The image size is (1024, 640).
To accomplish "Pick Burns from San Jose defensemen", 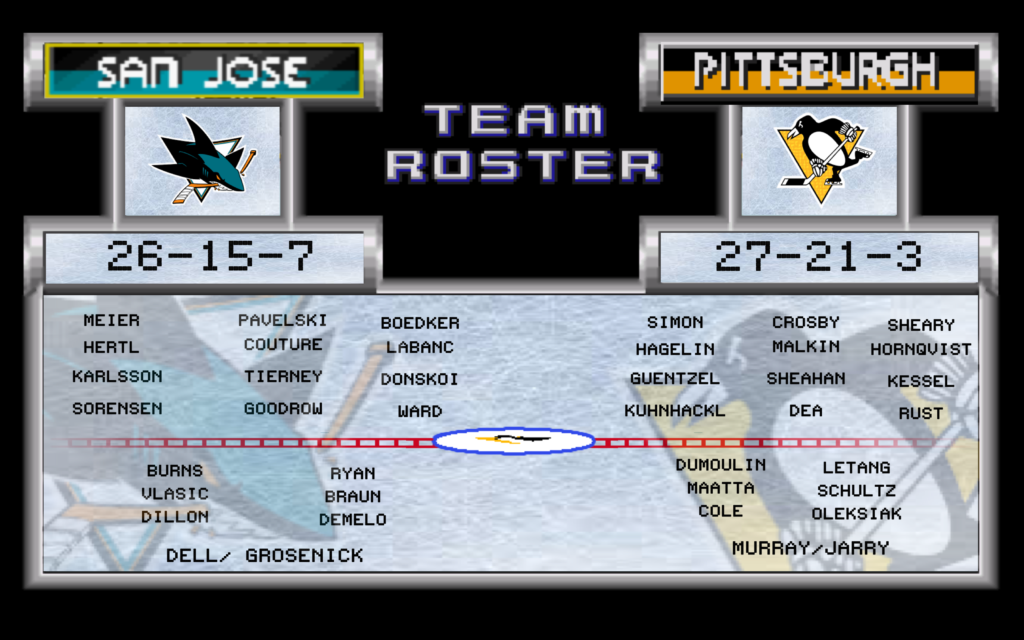I will click(174, 470).
